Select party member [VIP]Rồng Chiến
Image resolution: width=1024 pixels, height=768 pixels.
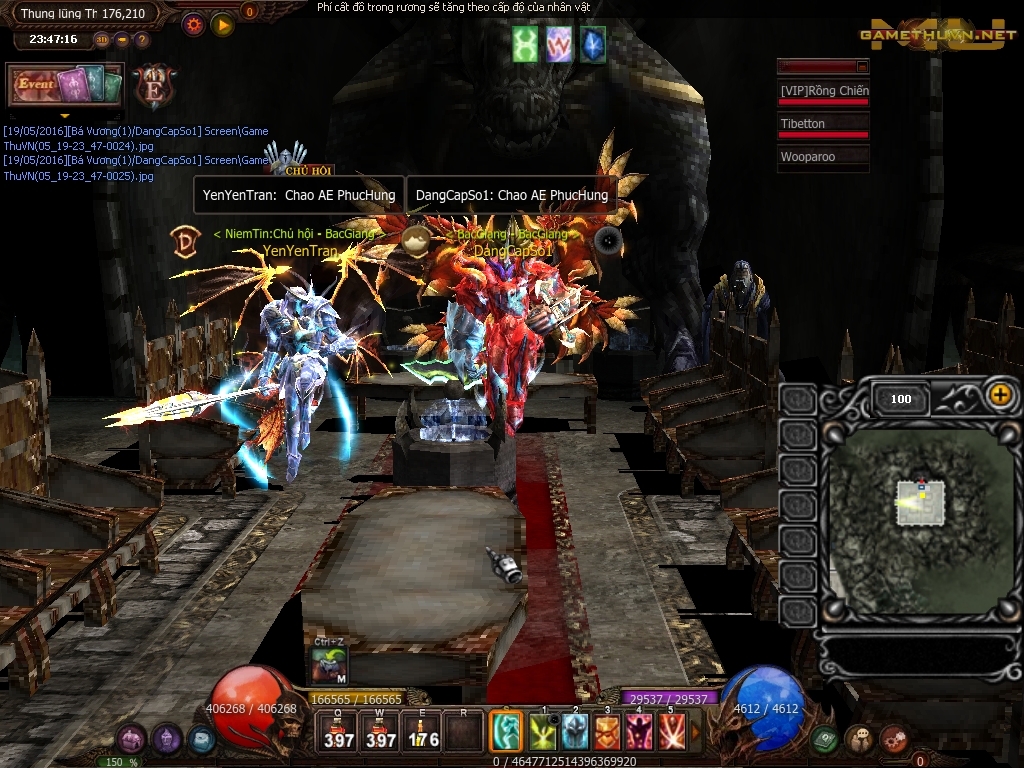click(823, 92)
